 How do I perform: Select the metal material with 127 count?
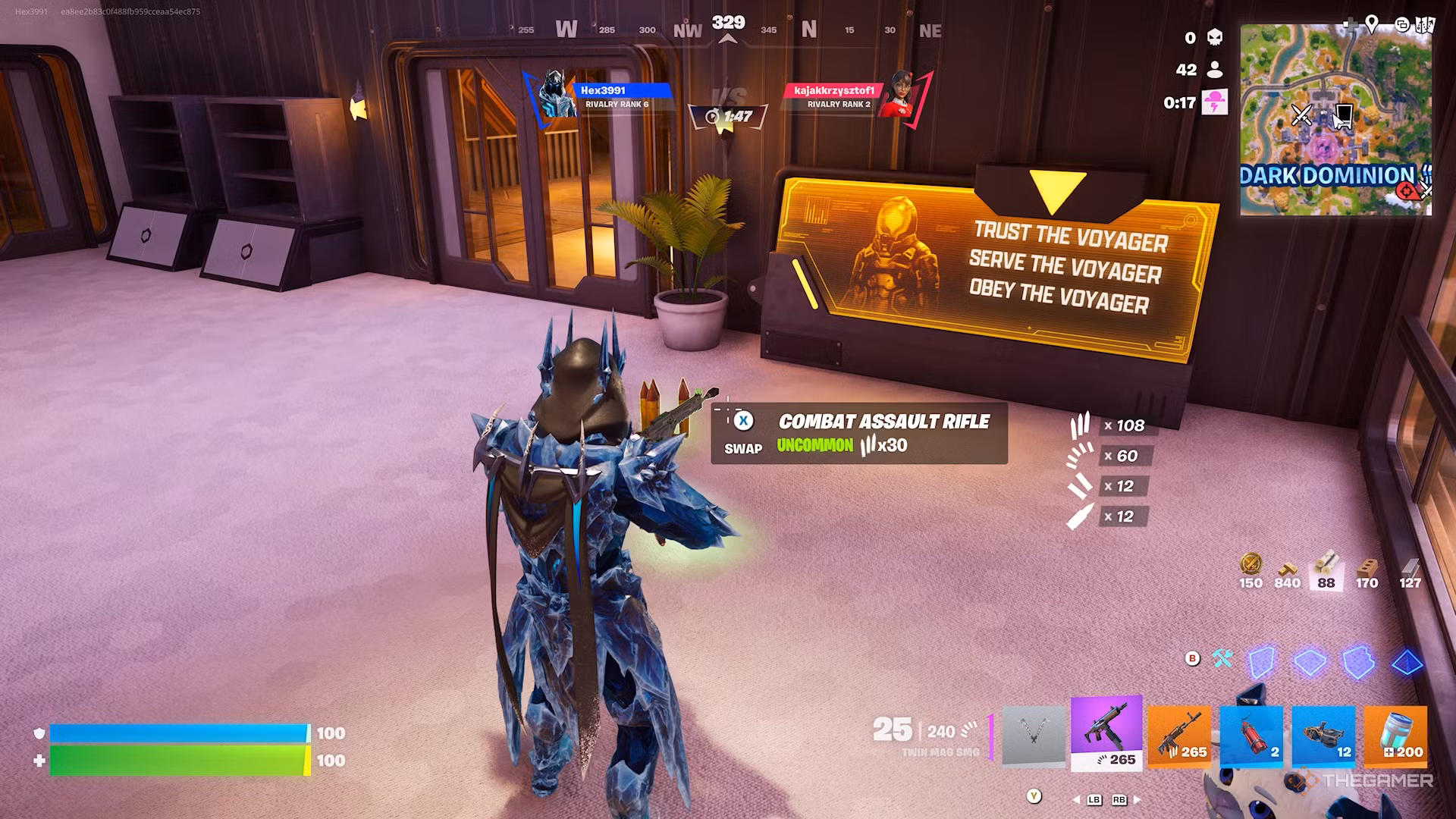coord(1410,570)
